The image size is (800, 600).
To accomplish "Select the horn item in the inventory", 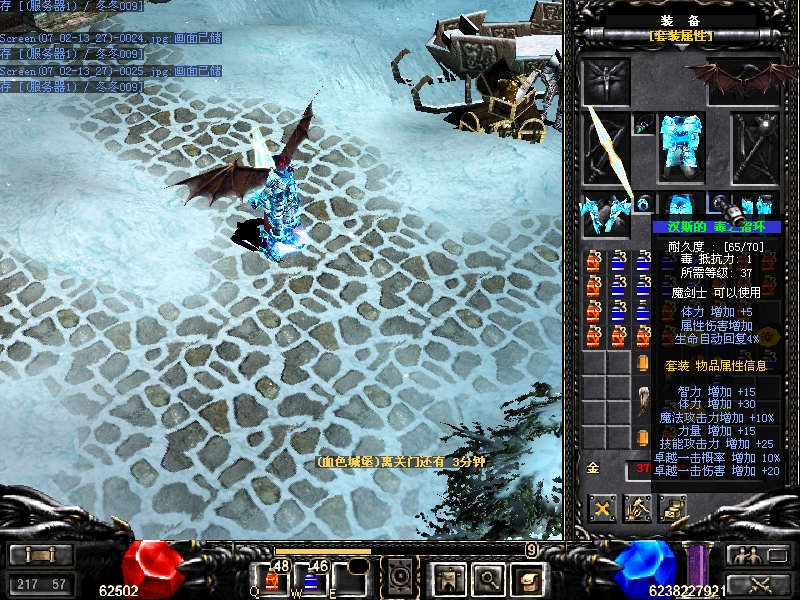I will (x=643, y=398).
